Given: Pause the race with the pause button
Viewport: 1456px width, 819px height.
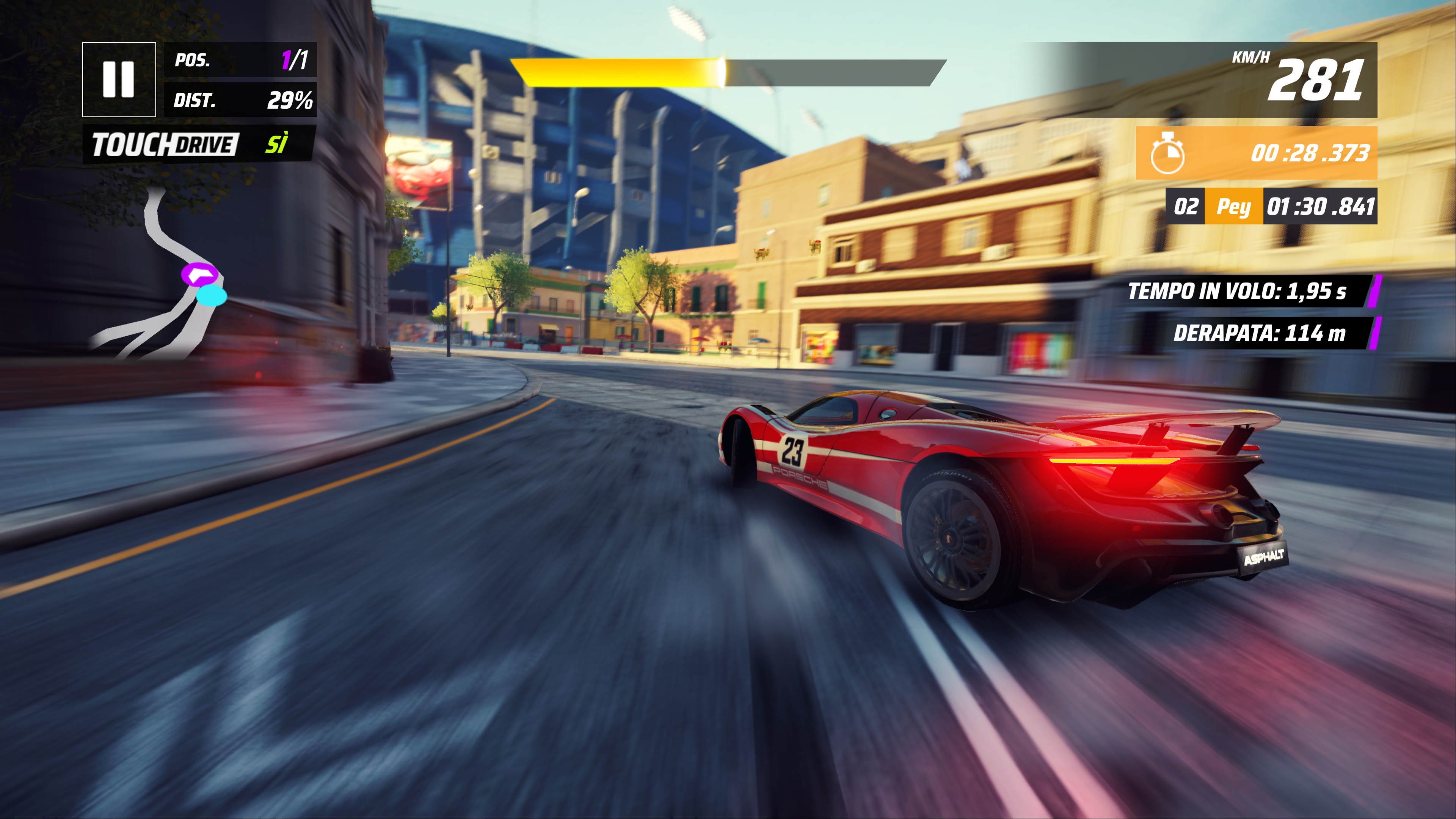Looking at the screenshot, I should tap(119, 79).
